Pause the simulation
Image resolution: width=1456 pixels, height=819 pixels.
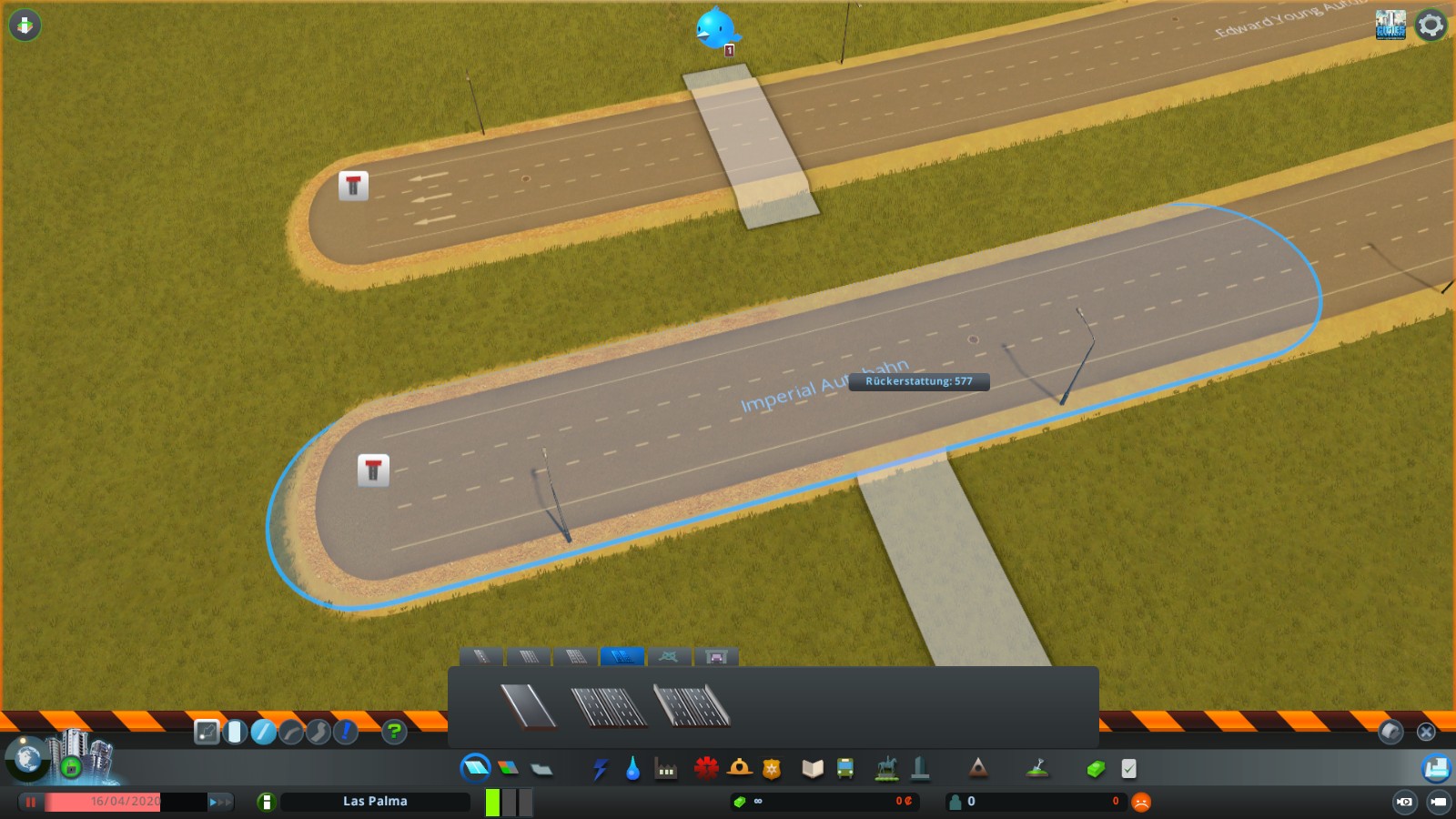[x=31, y=802]
